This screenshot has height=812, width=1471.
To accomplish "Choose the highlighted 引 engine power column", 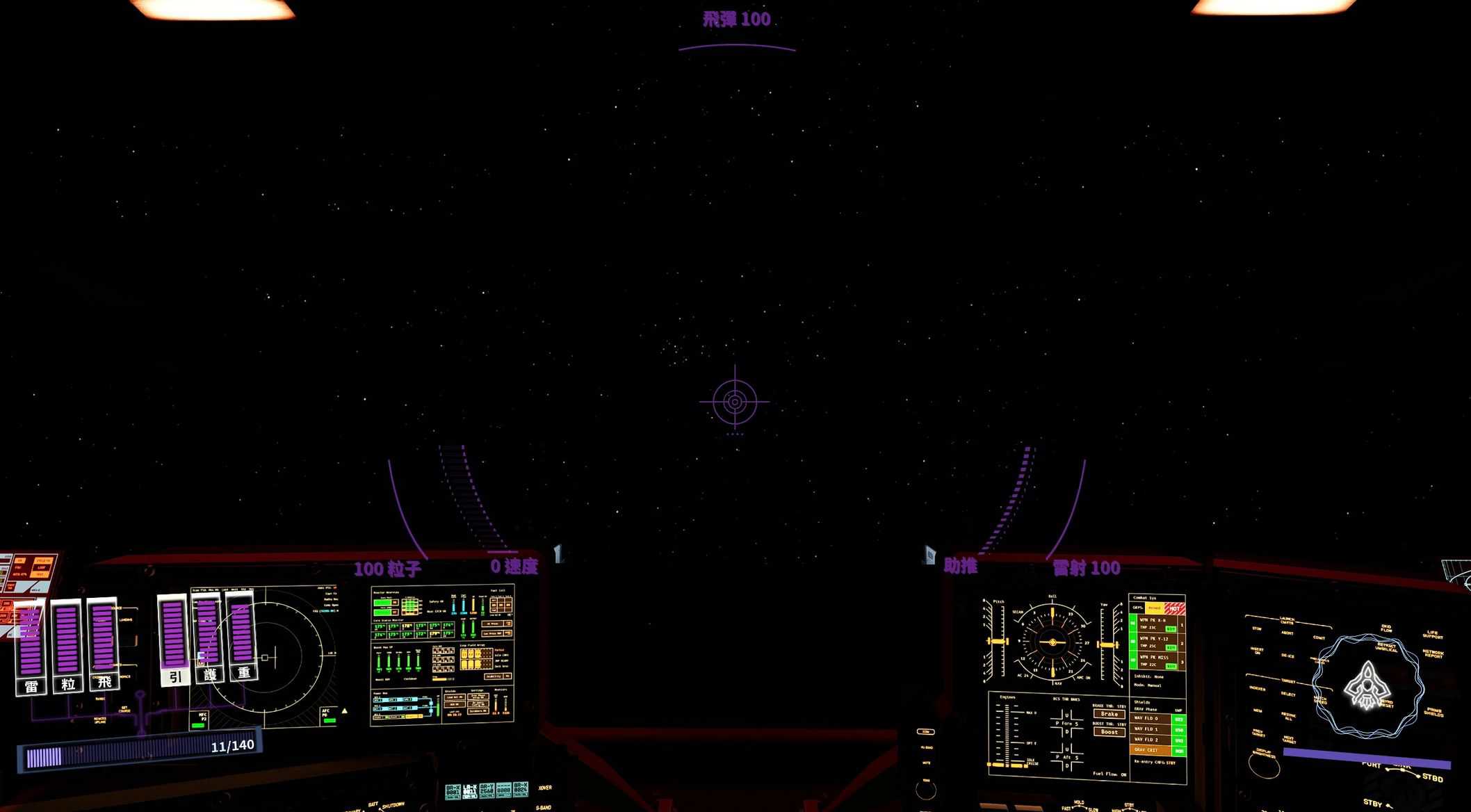I will (x=173, y=639).
